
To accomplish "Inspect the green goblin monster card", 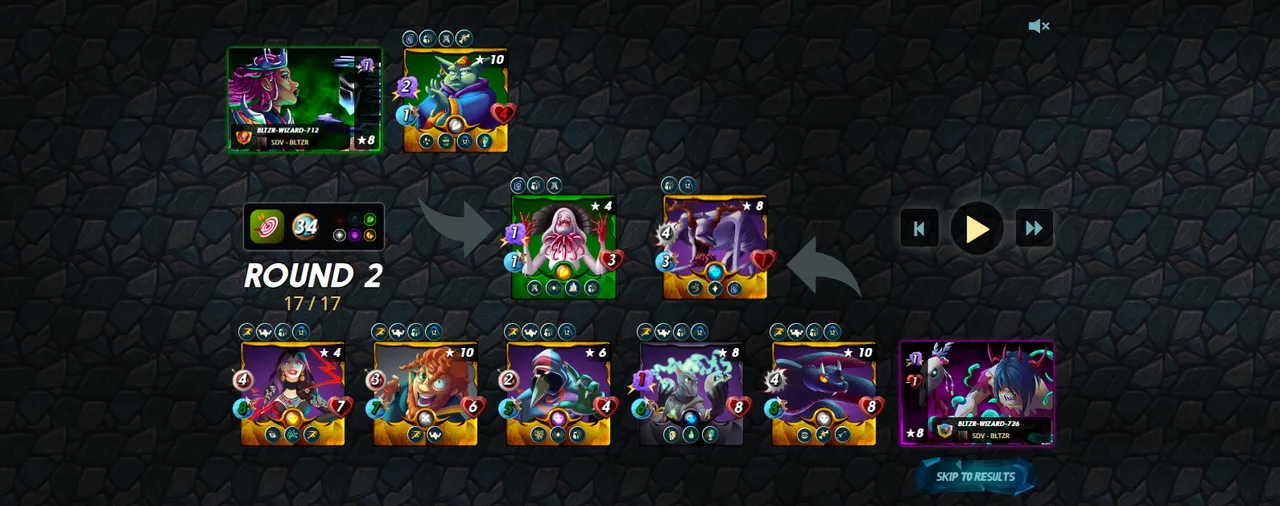I will tap(456, 100).
